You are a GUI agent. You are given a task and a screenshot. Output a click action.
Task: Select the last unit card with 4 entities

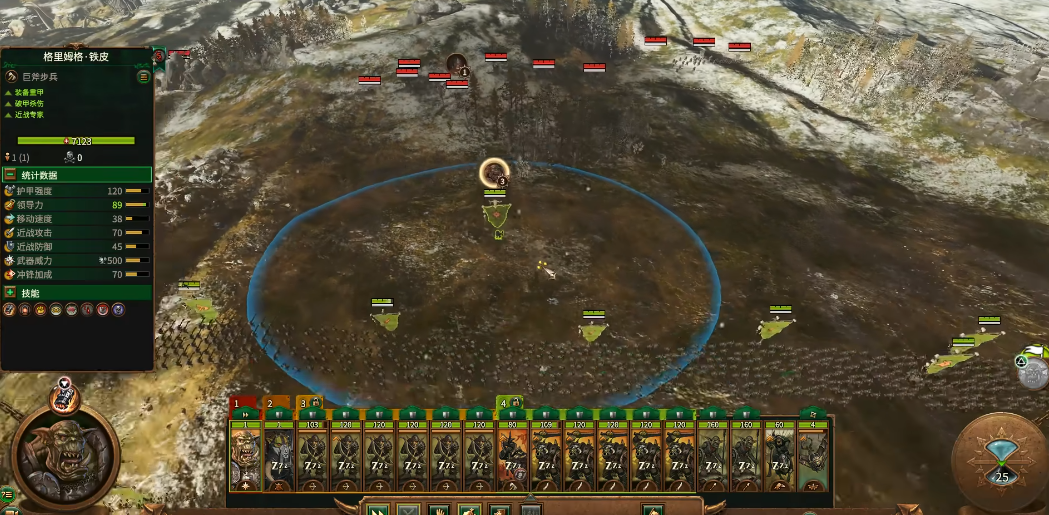coord(814,457)
